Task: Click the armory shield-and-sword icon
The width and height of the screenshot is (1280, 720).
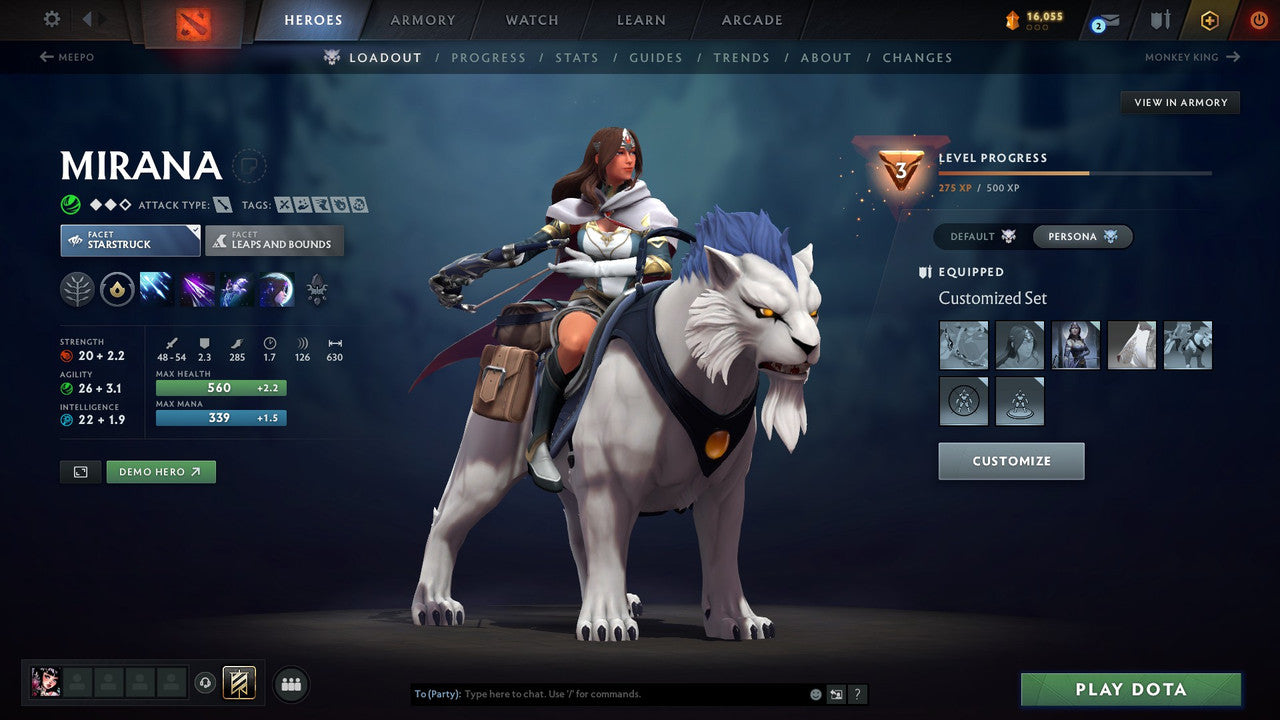Action: point(1158,19)
